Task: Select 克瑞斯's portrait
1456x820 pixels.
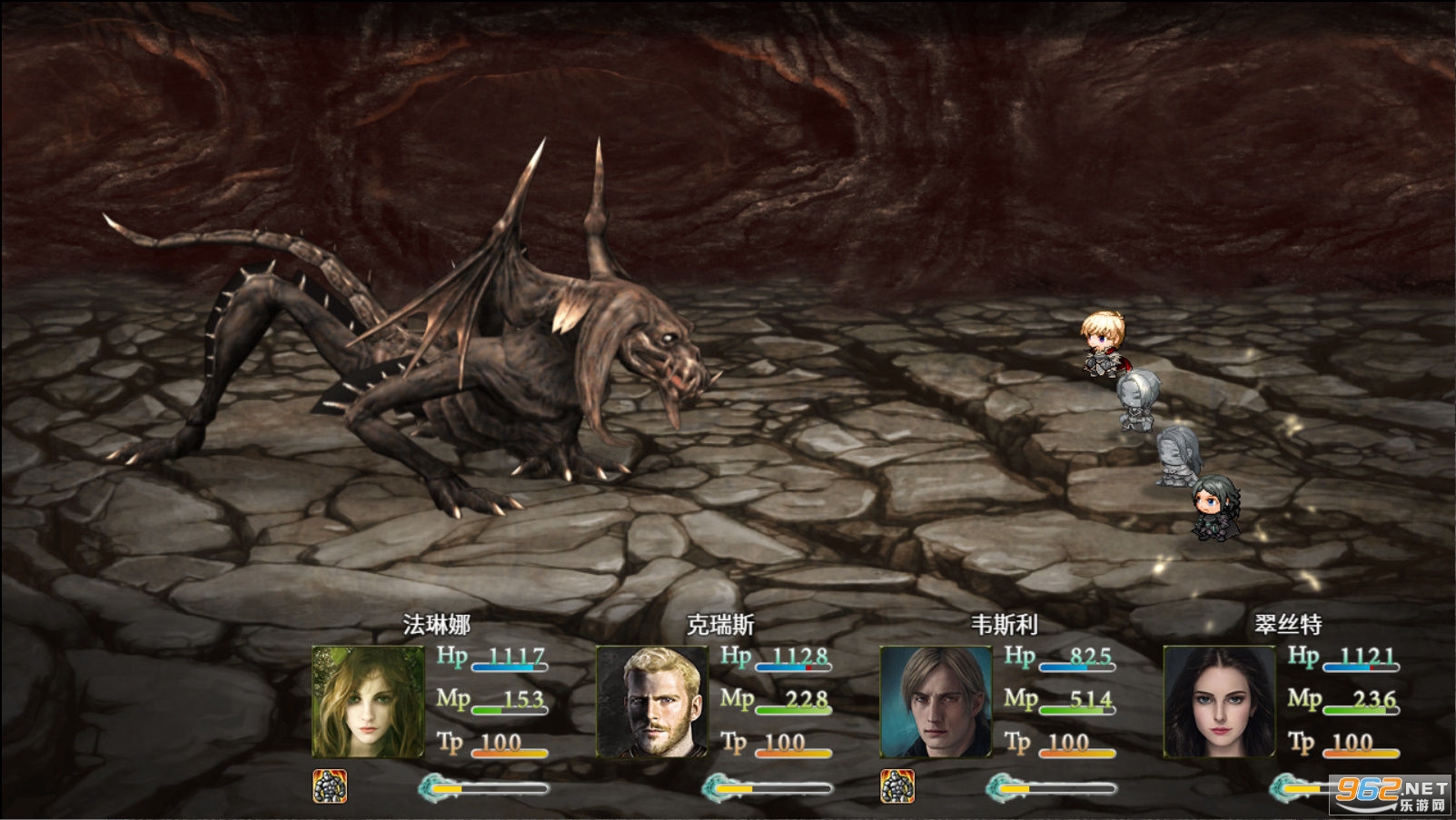Action: (651, 701)
